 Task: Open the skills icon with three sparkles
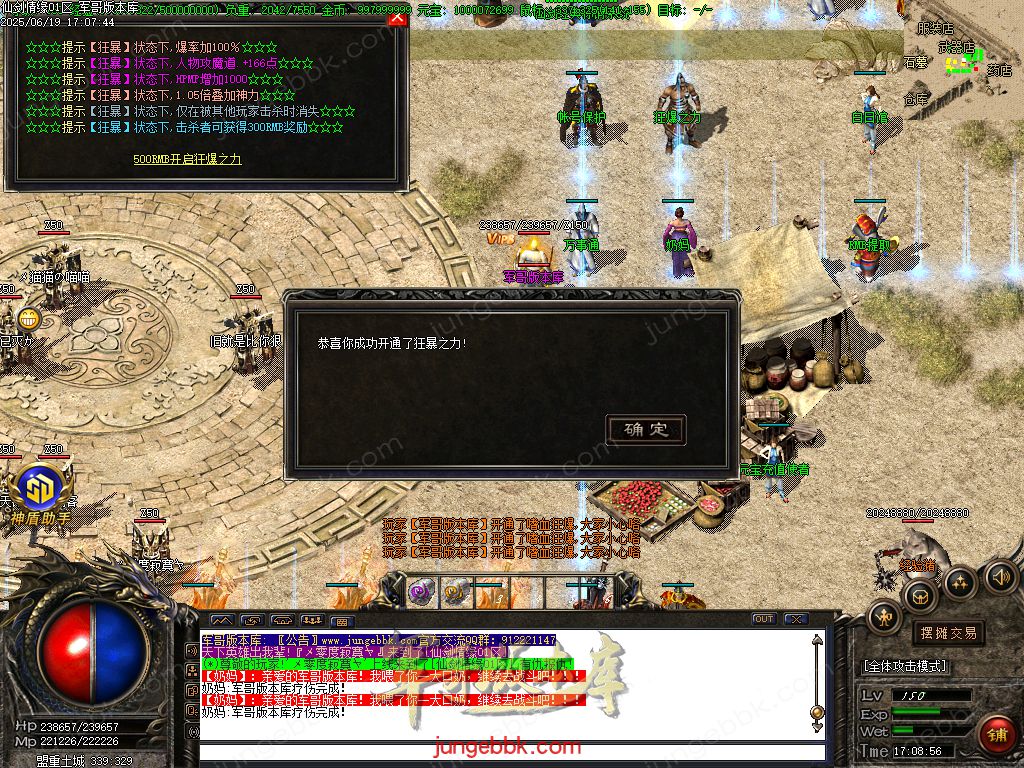pyautogui.click(x=960, y=583)
